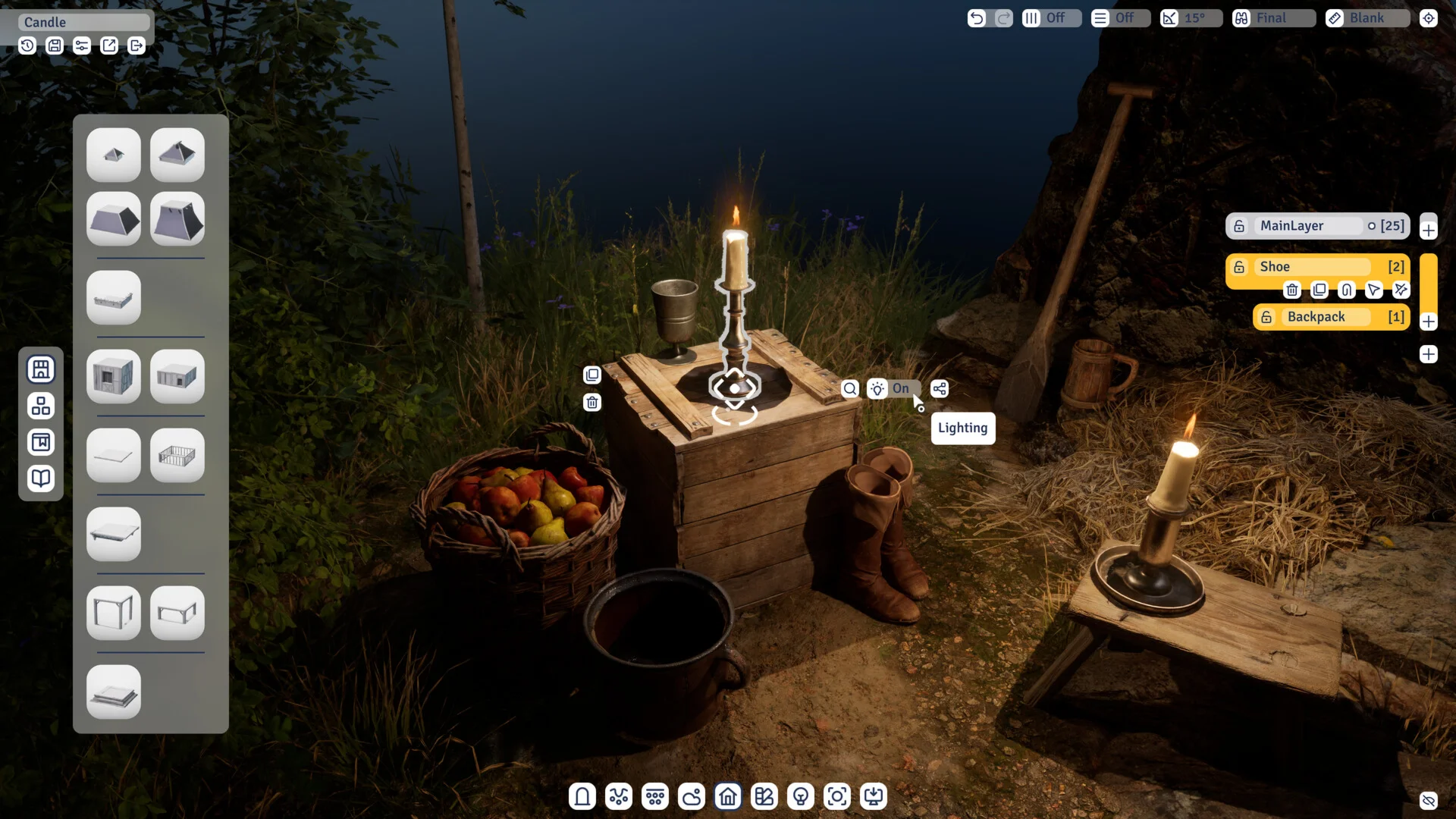Screen dimensions: 1456x819
Task: Open the book icon in left sidebar
Action: [x=41, y=479]
